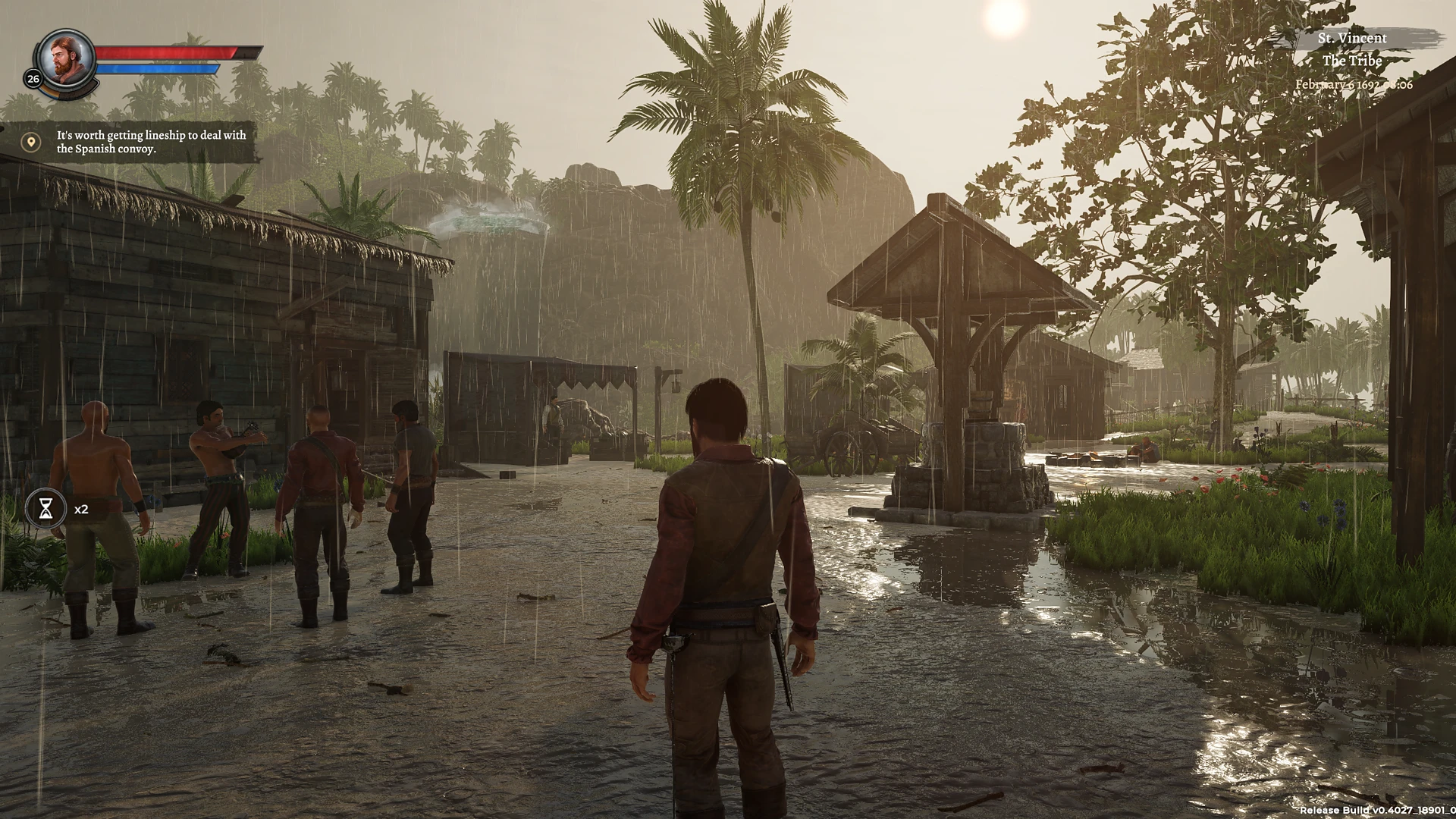Click the February 6 1692 date display
Image resolution: width=1456 pixels, height=819 pixels.
coord(1353,84)
